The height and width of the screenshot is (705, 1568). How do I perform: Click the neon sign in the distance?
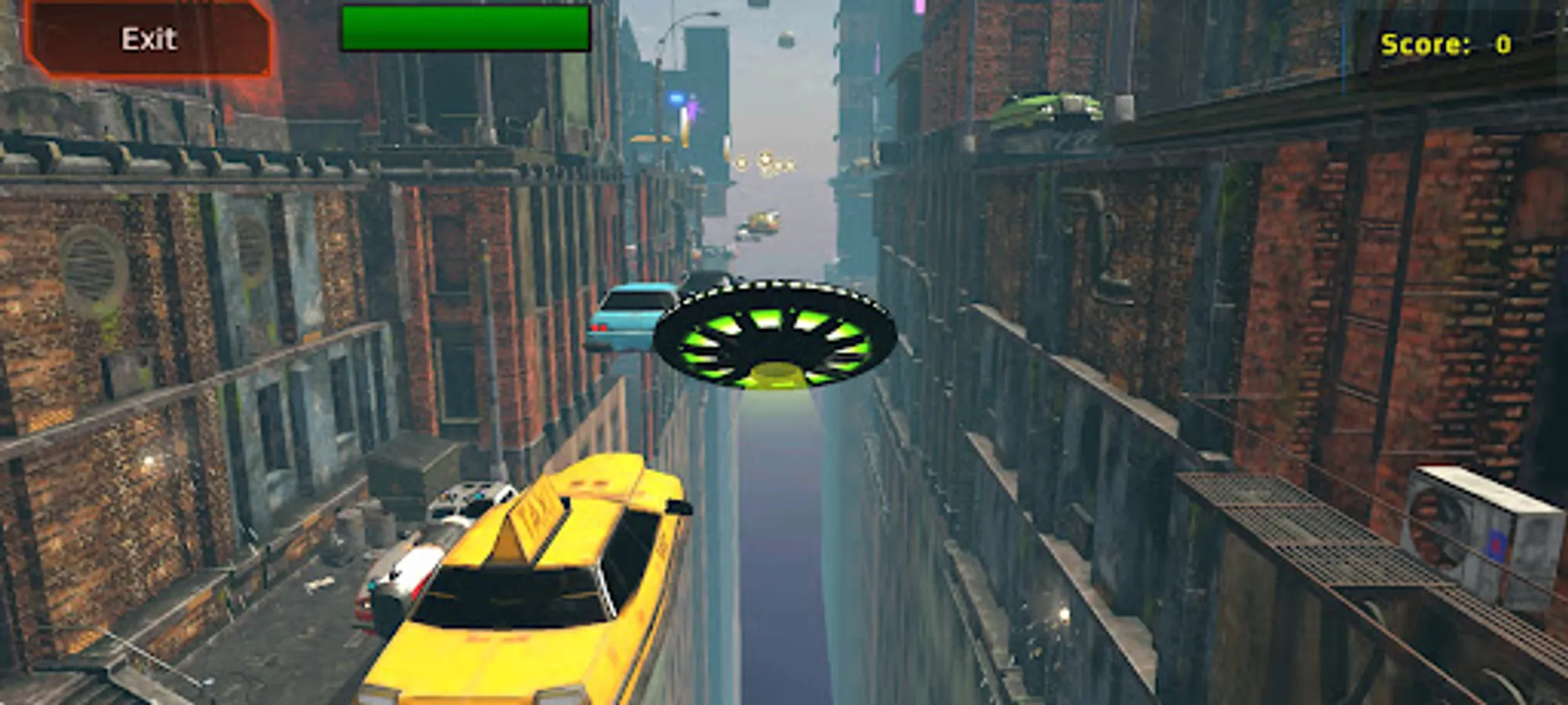tap(675, 96)
